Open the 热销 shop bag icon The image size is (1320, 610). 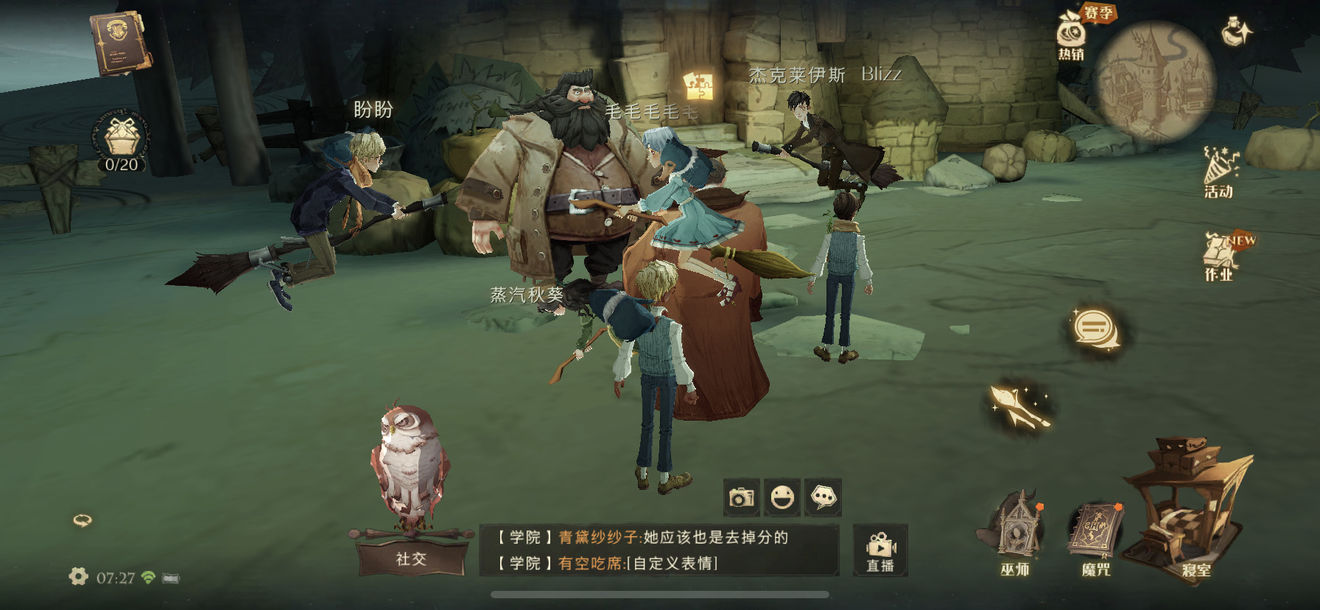pyautogui.click(x=1072, y=33)
